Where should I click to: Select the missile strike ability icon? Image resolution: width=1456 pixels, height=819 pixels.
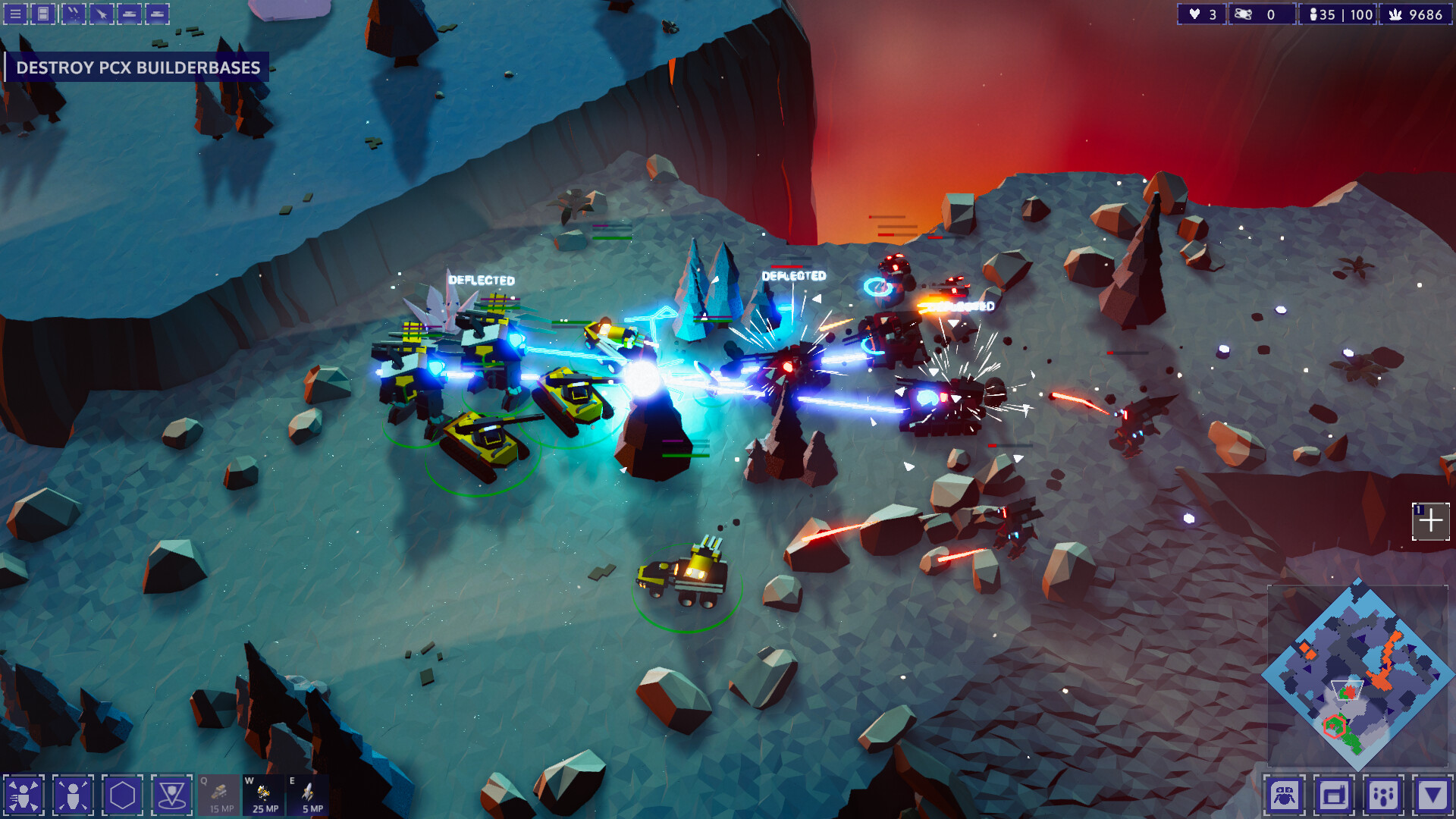pyautogui.click(x=74, y=13)
